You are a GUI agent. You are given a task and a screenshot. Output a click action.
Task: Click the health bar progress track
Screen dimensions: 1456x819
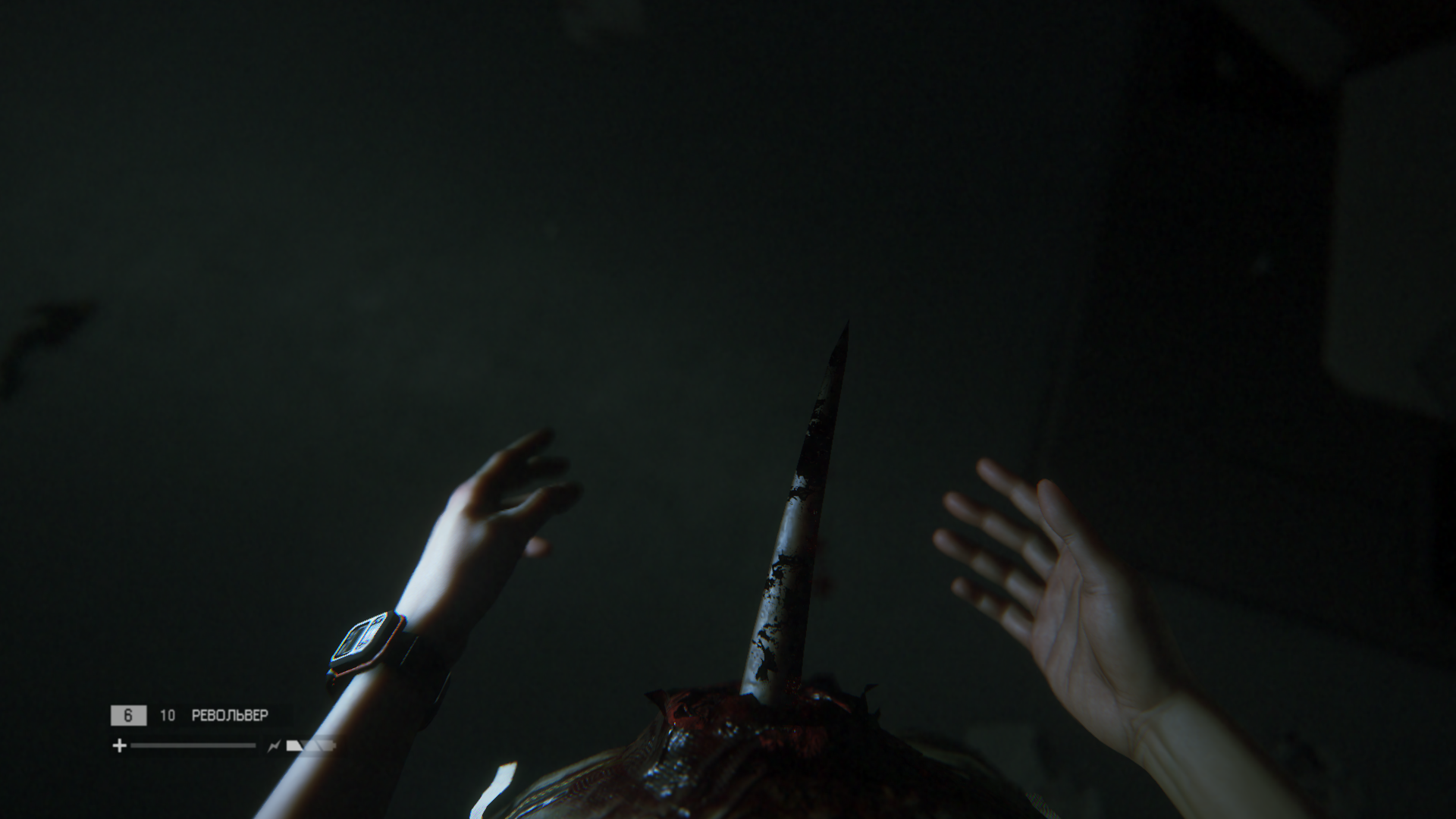[x=193, y=745]
